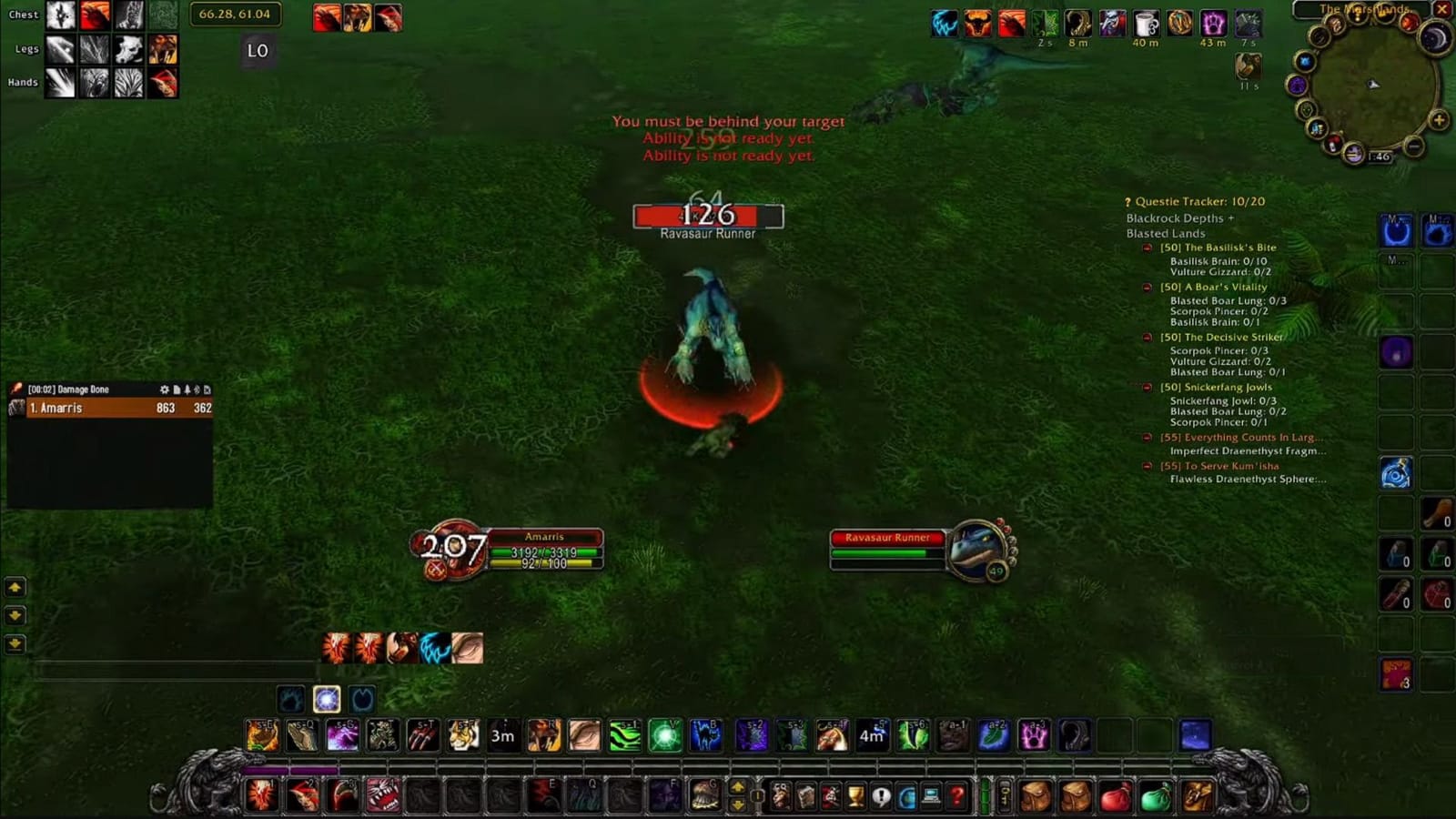1456x819 pixels.
Task: Open the backpack bag in the bottom right
Action: click(1035, 794)
